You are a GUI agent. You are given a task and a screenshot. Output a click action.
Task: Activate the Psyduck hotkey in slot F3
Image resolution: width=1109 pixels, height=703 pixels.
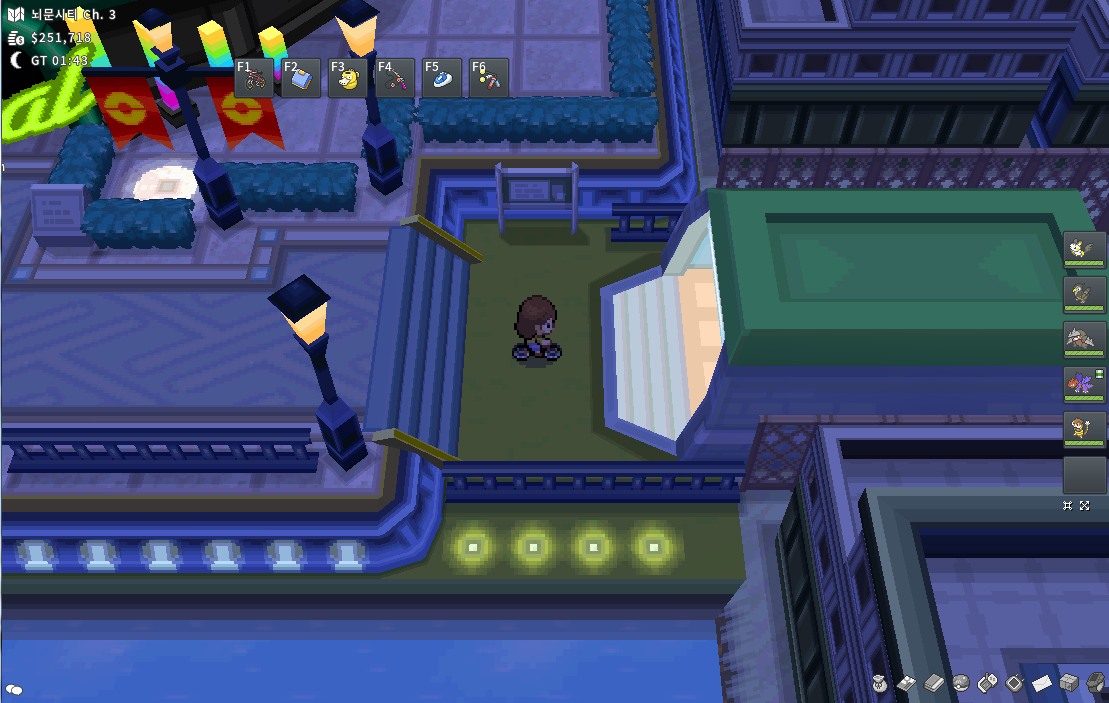[348, 79]
